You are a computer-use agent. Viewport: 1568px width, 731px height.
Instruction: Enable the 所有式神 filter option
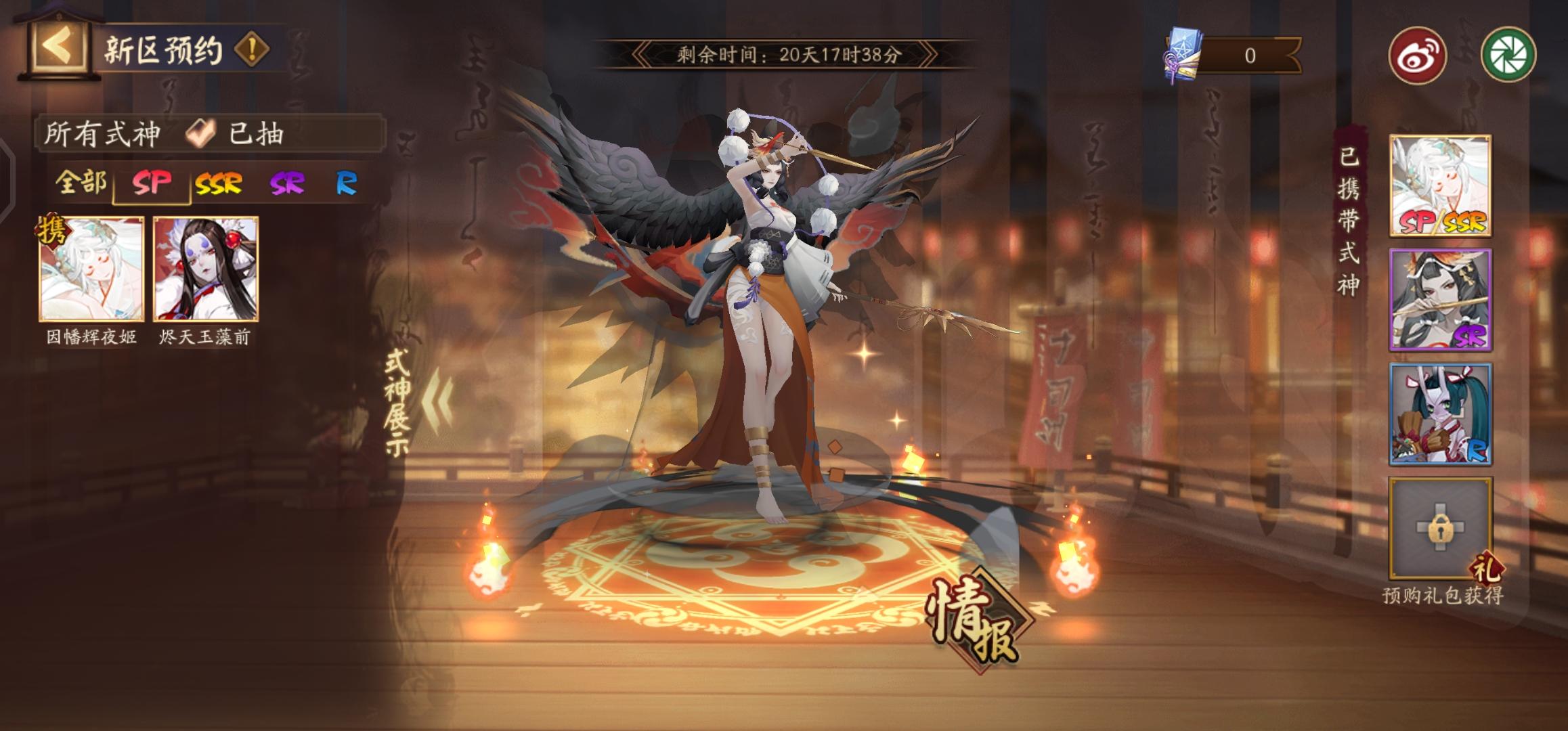tap(102, 134)
